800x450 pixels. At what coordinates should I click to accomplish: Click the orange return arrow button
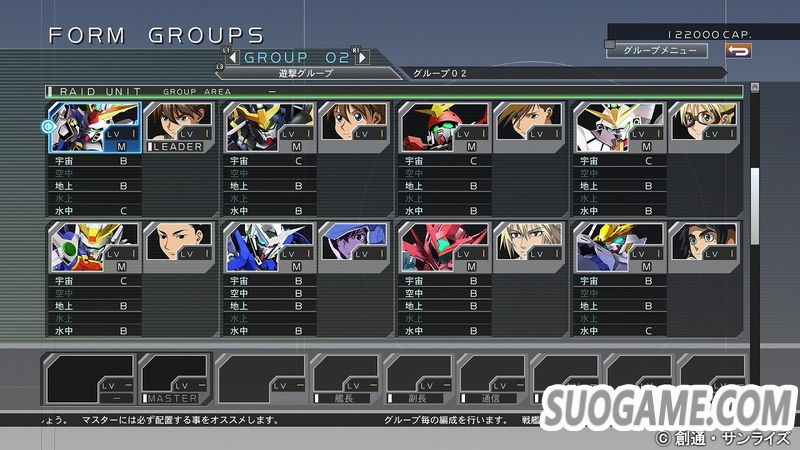coord(738,50)
